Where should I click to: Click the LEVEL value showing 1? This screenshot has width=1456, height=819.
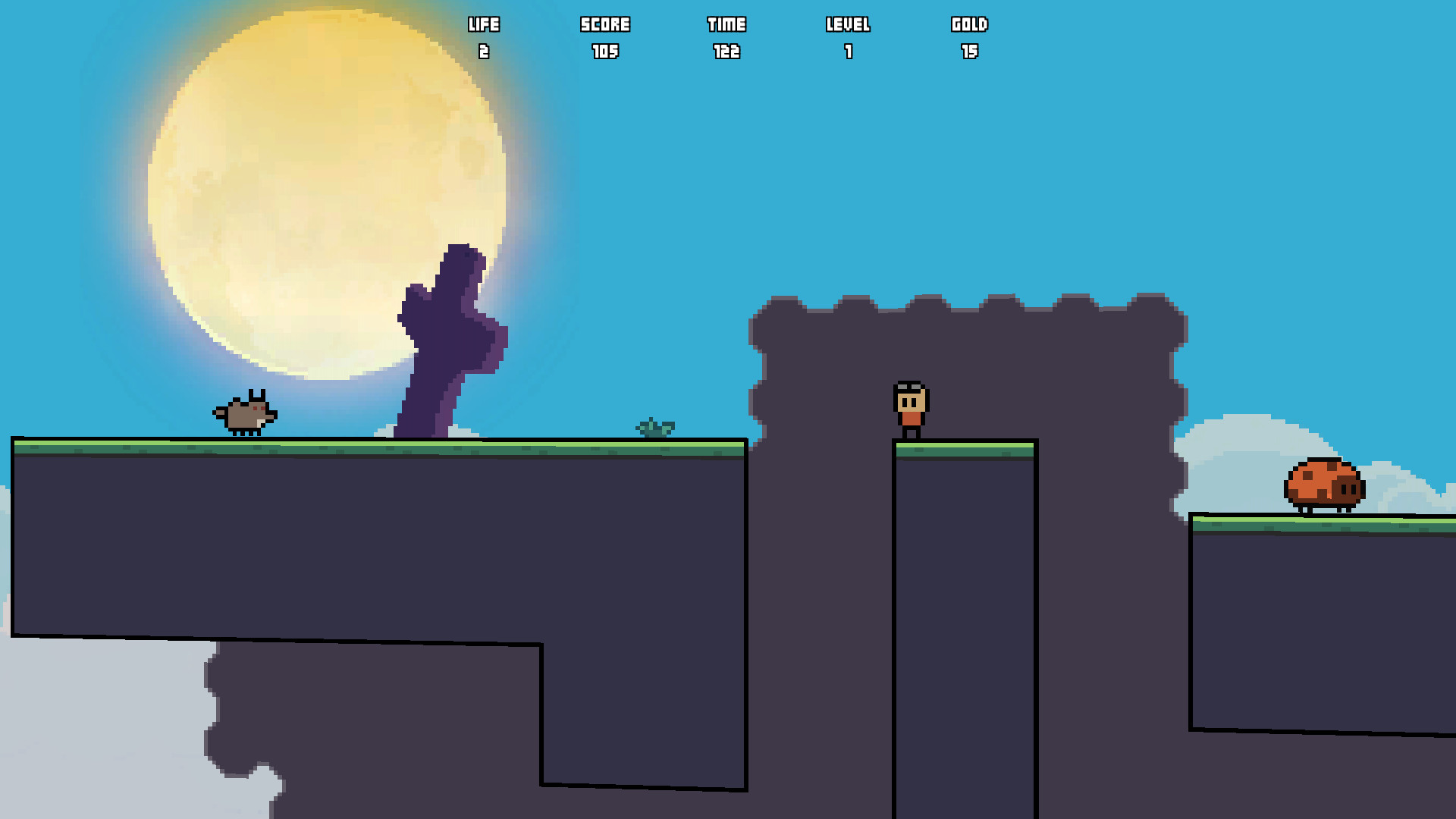(x=849, y=52)
